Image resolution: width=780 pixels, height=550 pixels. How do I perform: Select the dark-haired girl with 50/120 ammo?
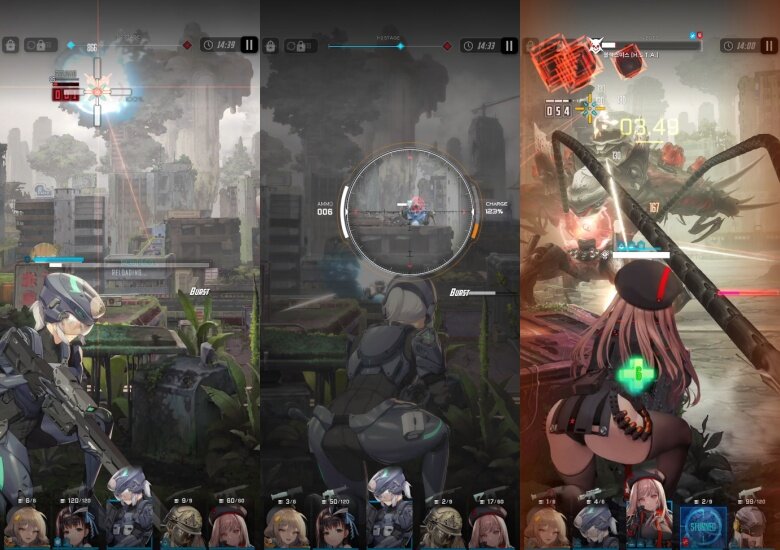click(337, 524)
